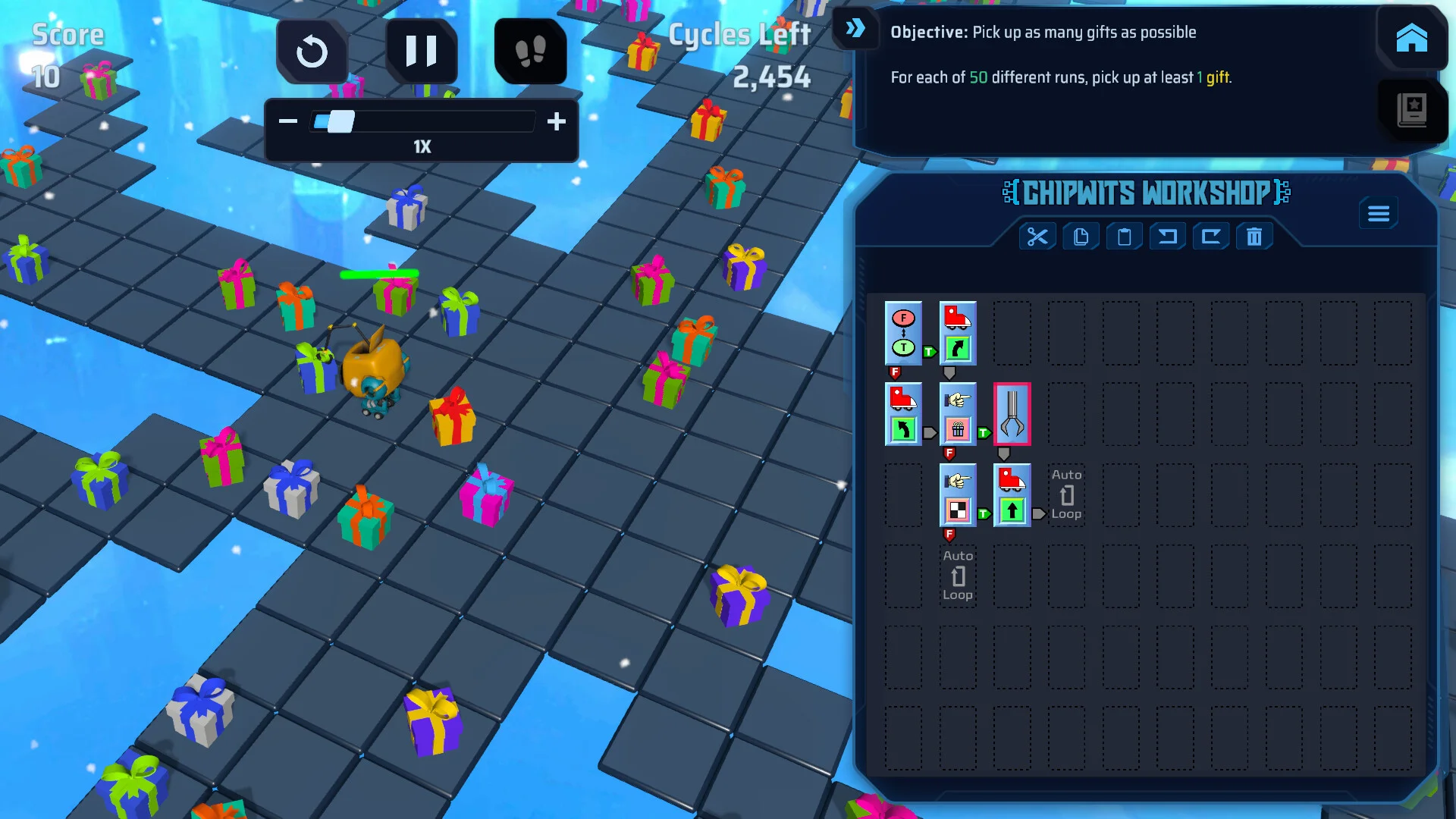Increase speed with the plus button
This screenshot has height=819, width=1456.
pos(557,121)
